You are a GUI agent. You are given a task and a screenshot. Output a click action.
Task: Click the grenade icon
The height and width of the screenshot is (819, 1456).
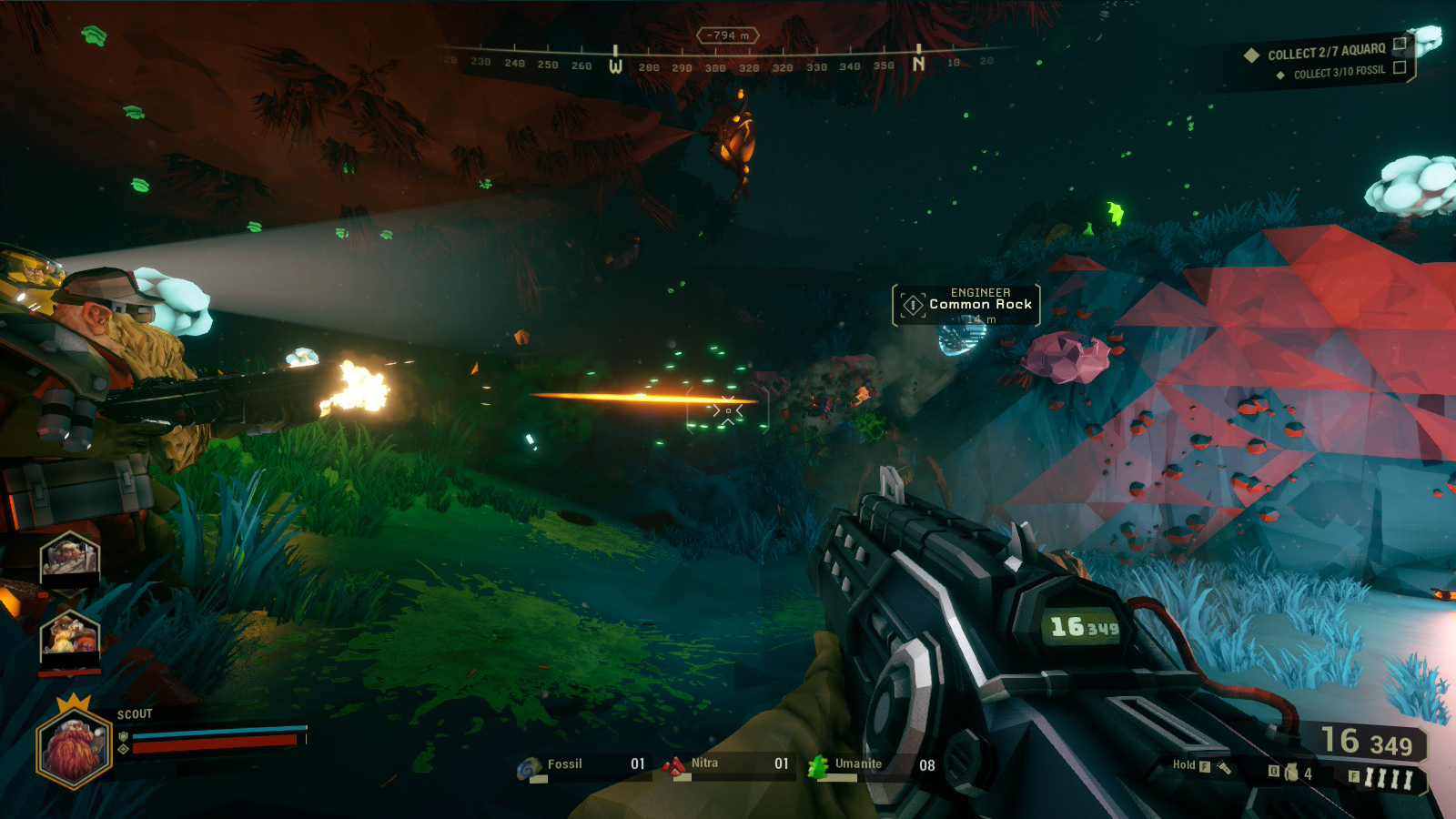(1290, 773)
